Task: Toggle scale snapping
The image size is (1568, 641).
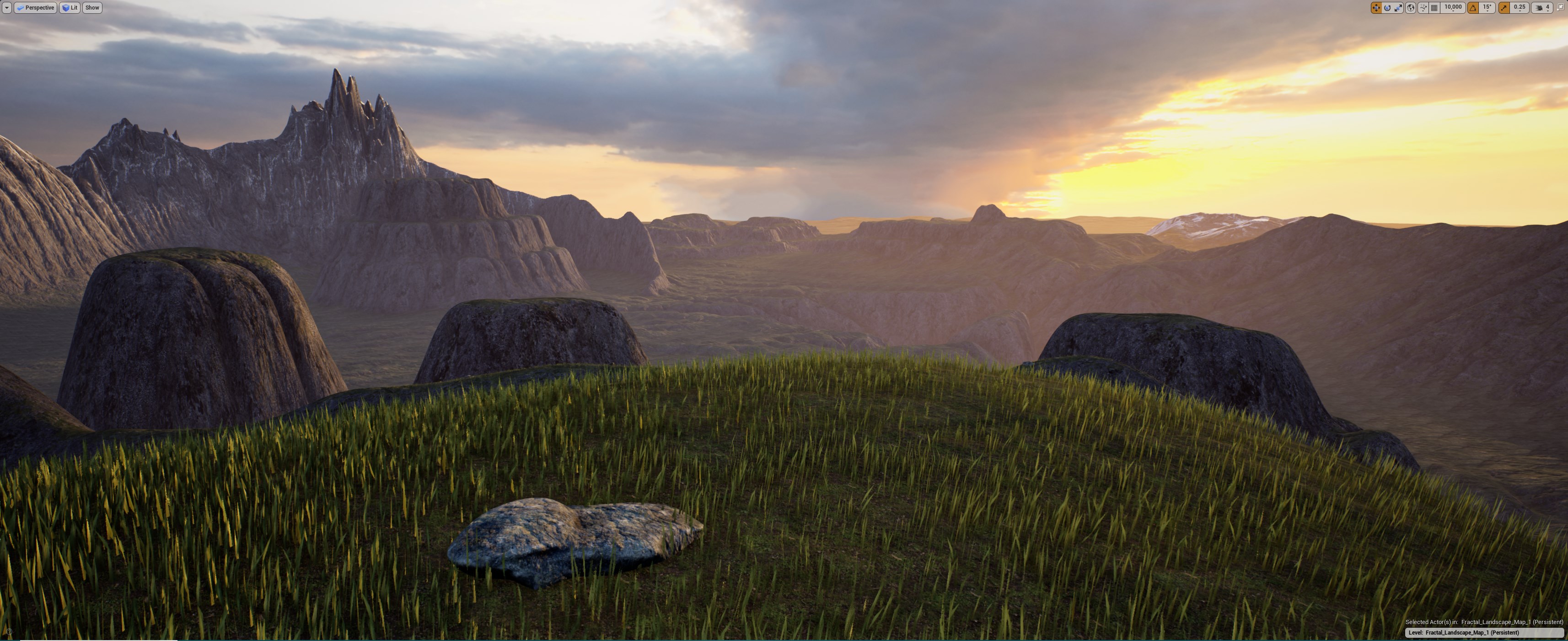Action: pos(1504,8)
